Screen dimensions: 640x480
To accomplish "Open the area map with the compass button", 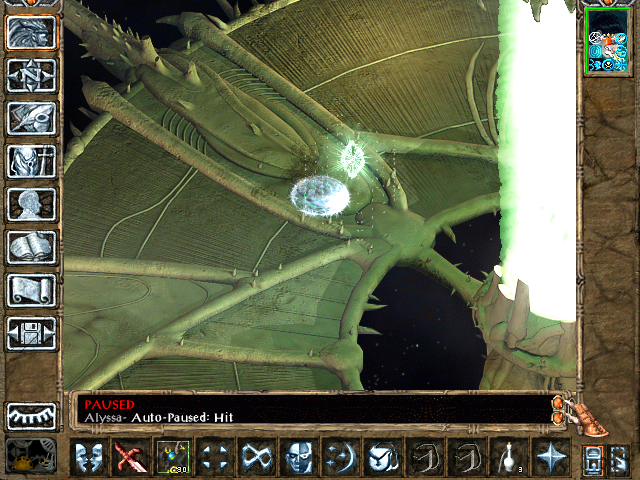I will pos(31,75).
